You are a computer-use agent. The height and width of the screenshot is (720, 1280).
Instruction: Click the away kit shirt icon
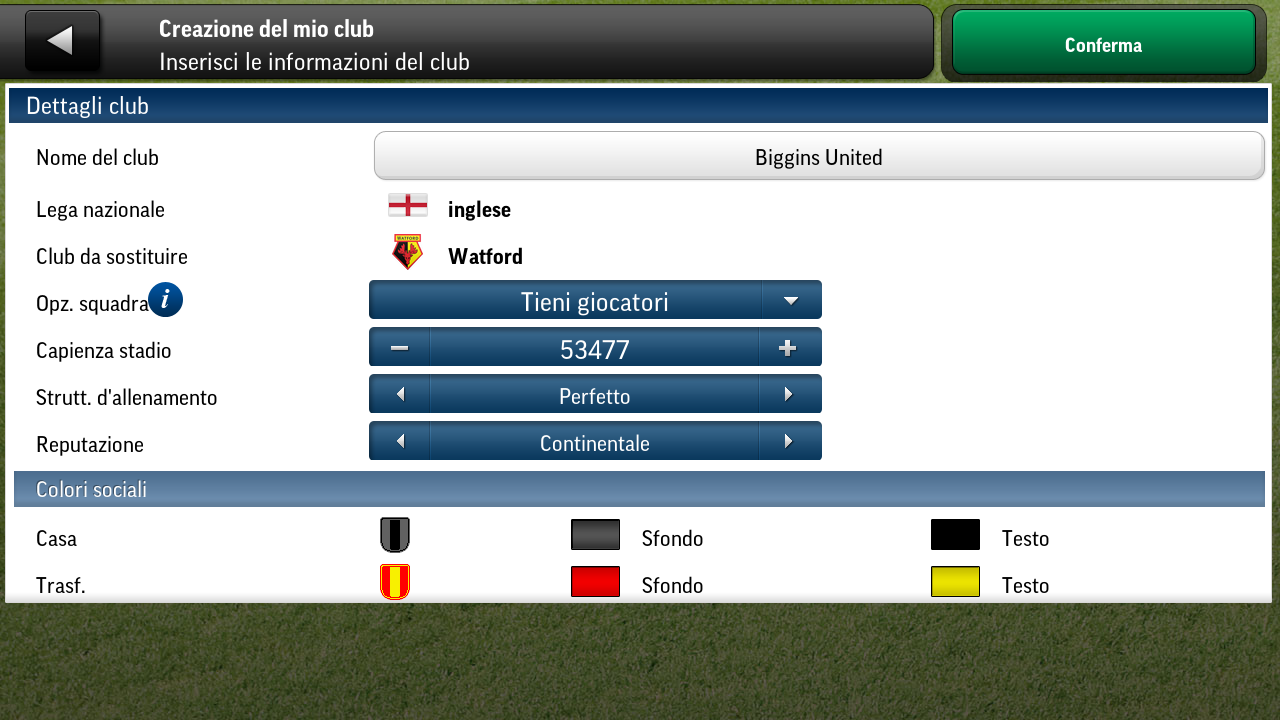[394, 581]
